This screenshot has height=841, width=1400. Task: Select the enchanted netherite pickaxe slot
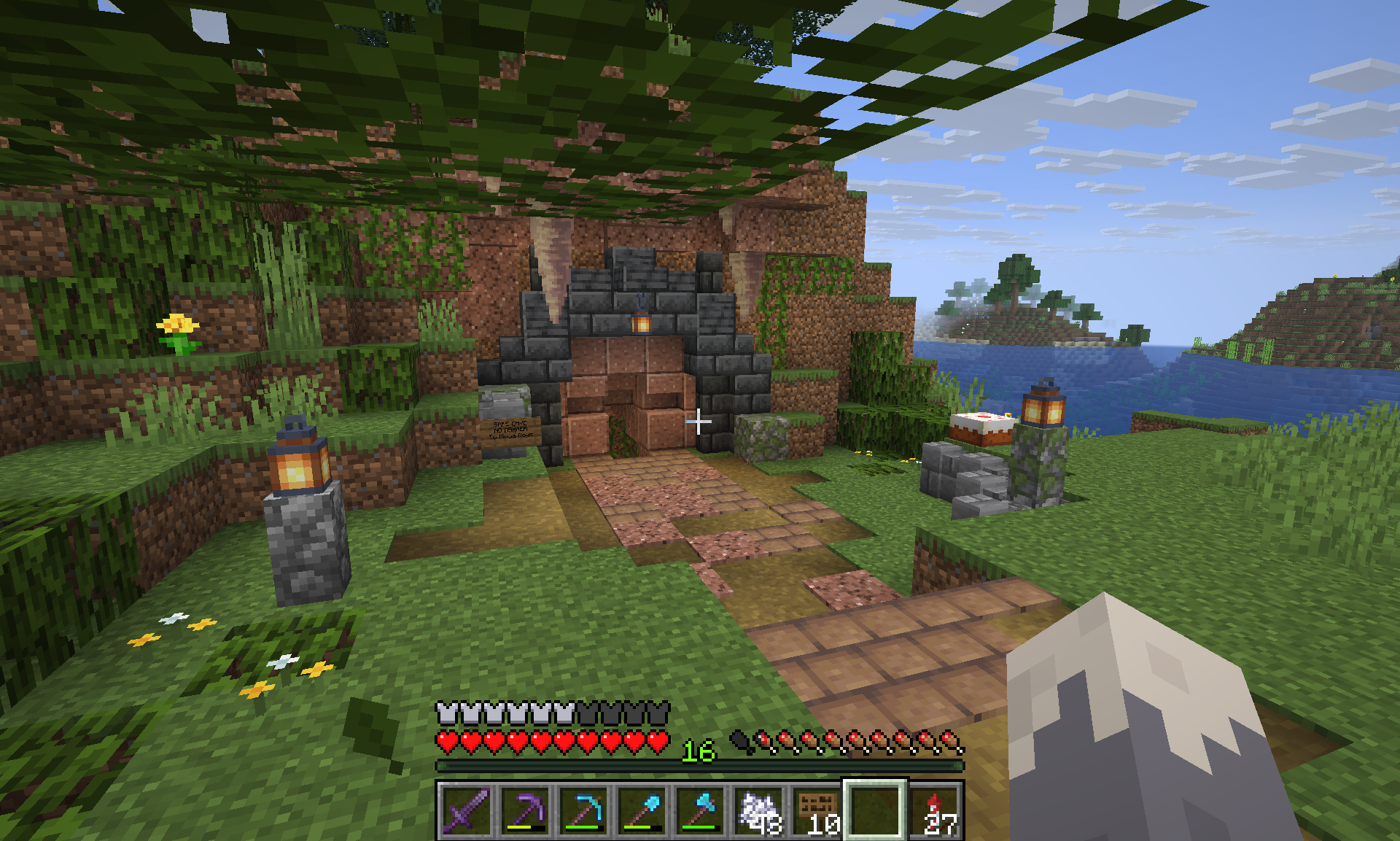(524, 810)
